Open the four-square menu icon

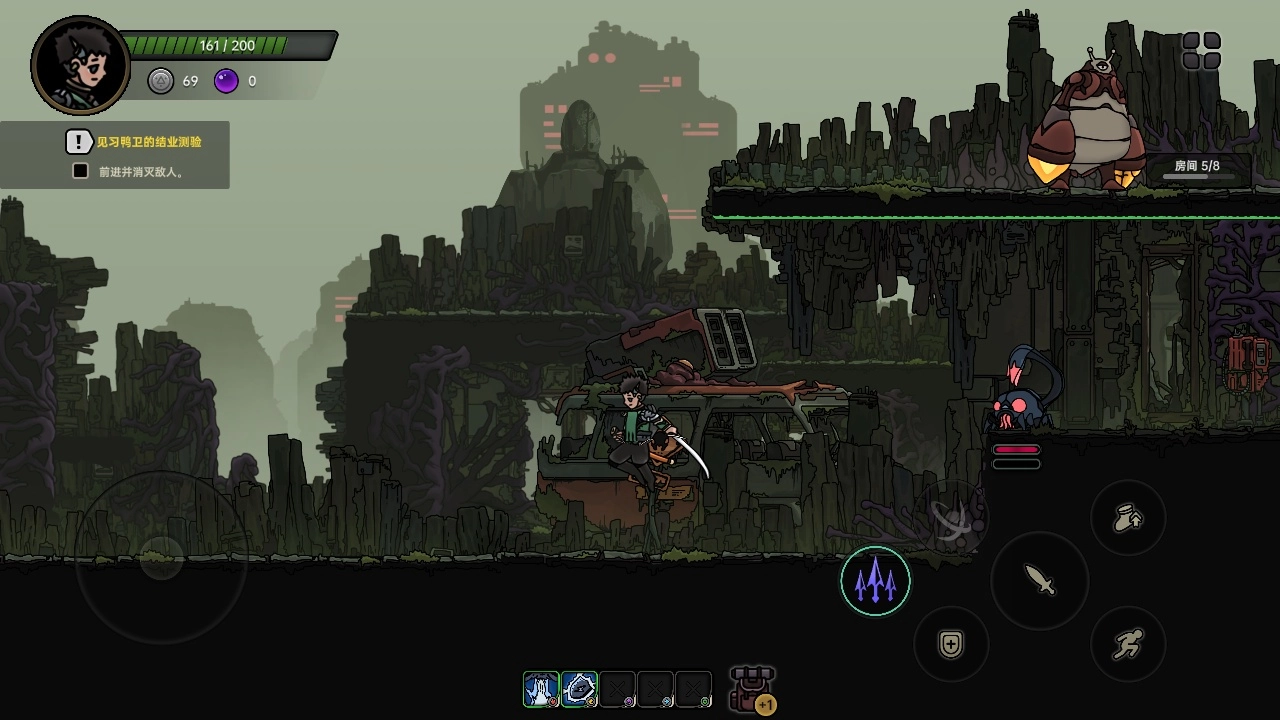(x=1201, y=51)
